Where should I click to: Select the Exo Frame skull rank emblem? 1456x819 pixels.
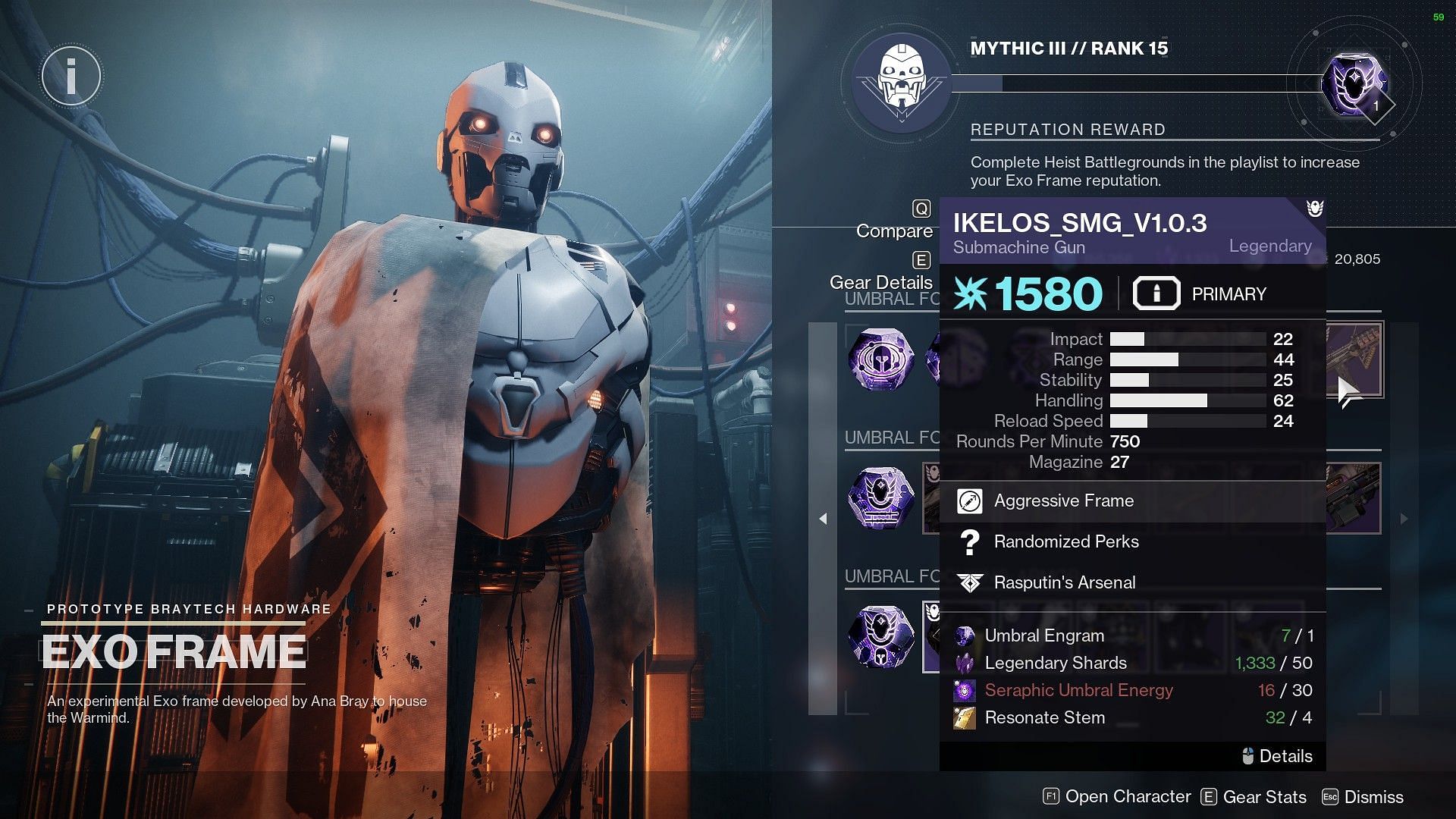[901, 82]
